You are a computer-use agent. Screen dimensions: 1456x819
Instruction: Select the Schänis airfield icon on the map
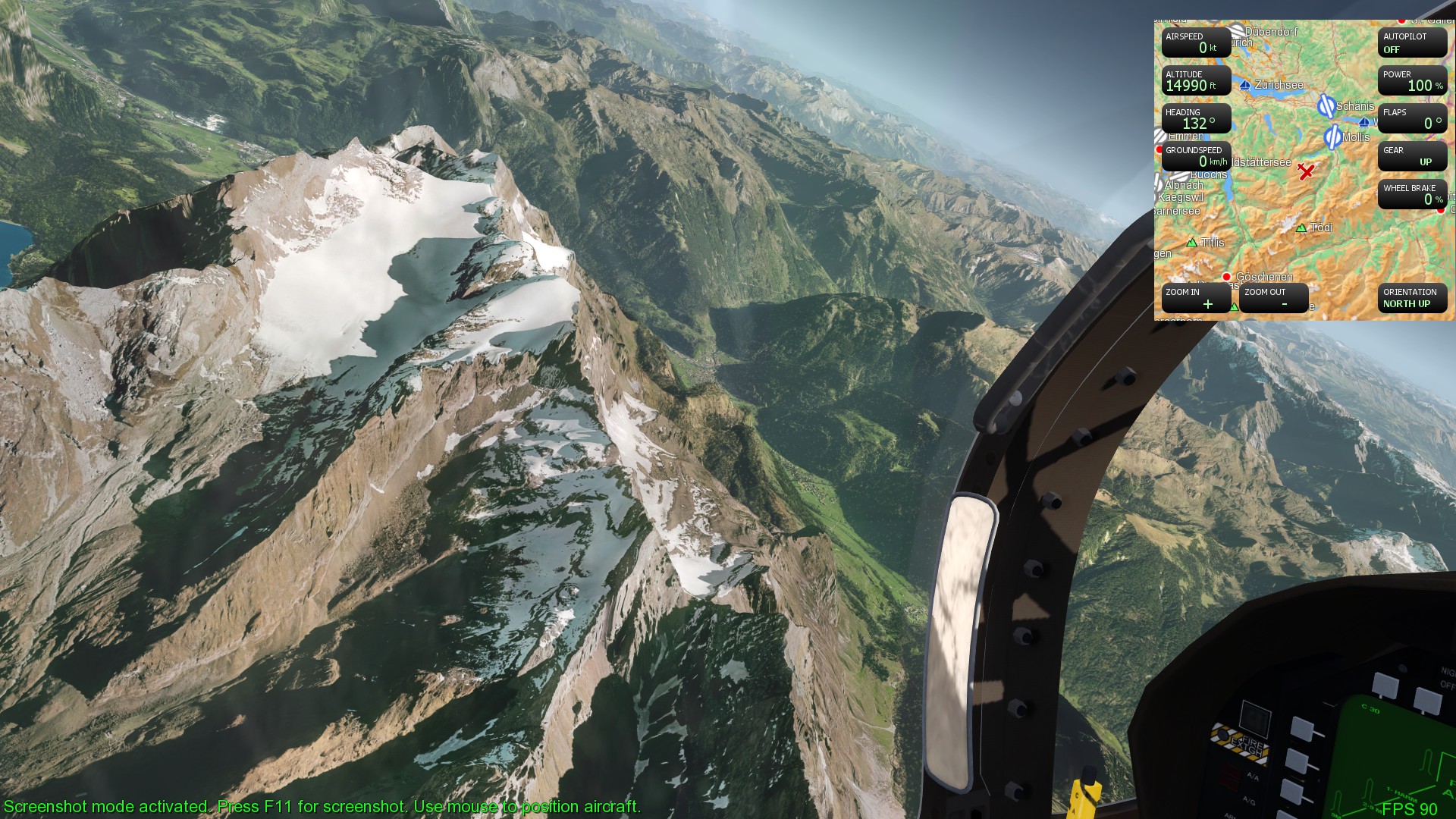click(x=1327, y=106)
